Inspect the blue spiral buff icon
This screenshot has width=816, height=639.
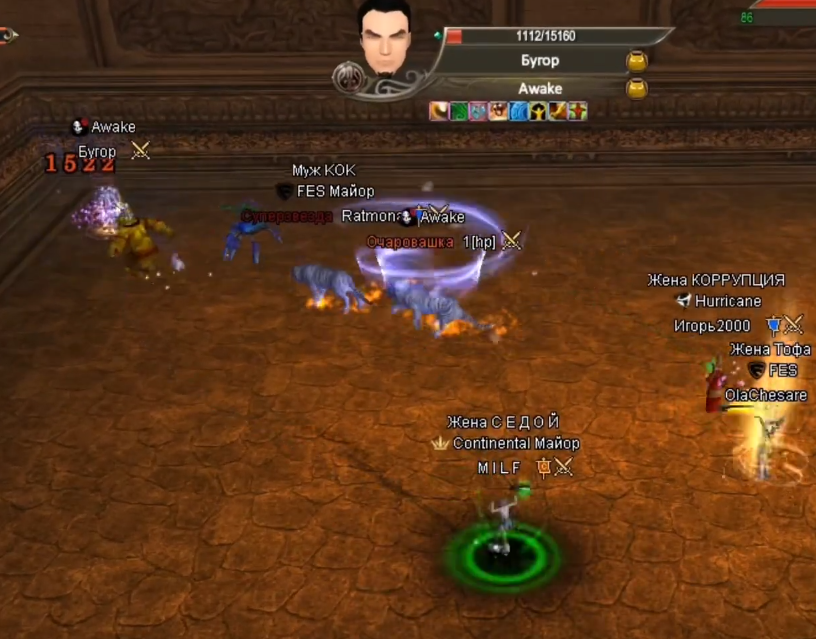click(518, 111)
